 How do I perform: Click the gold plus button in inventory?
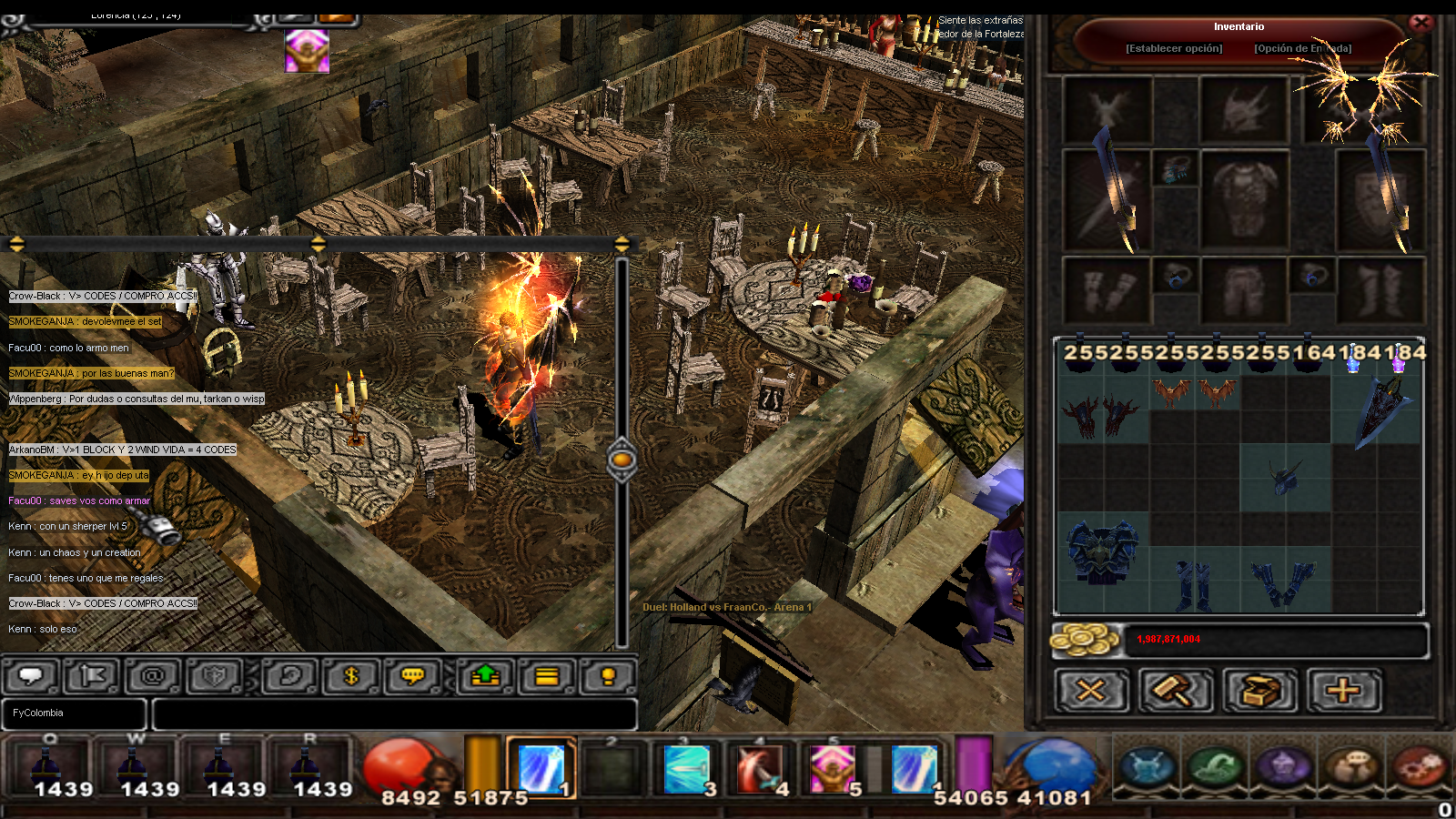pos(1343,691)
